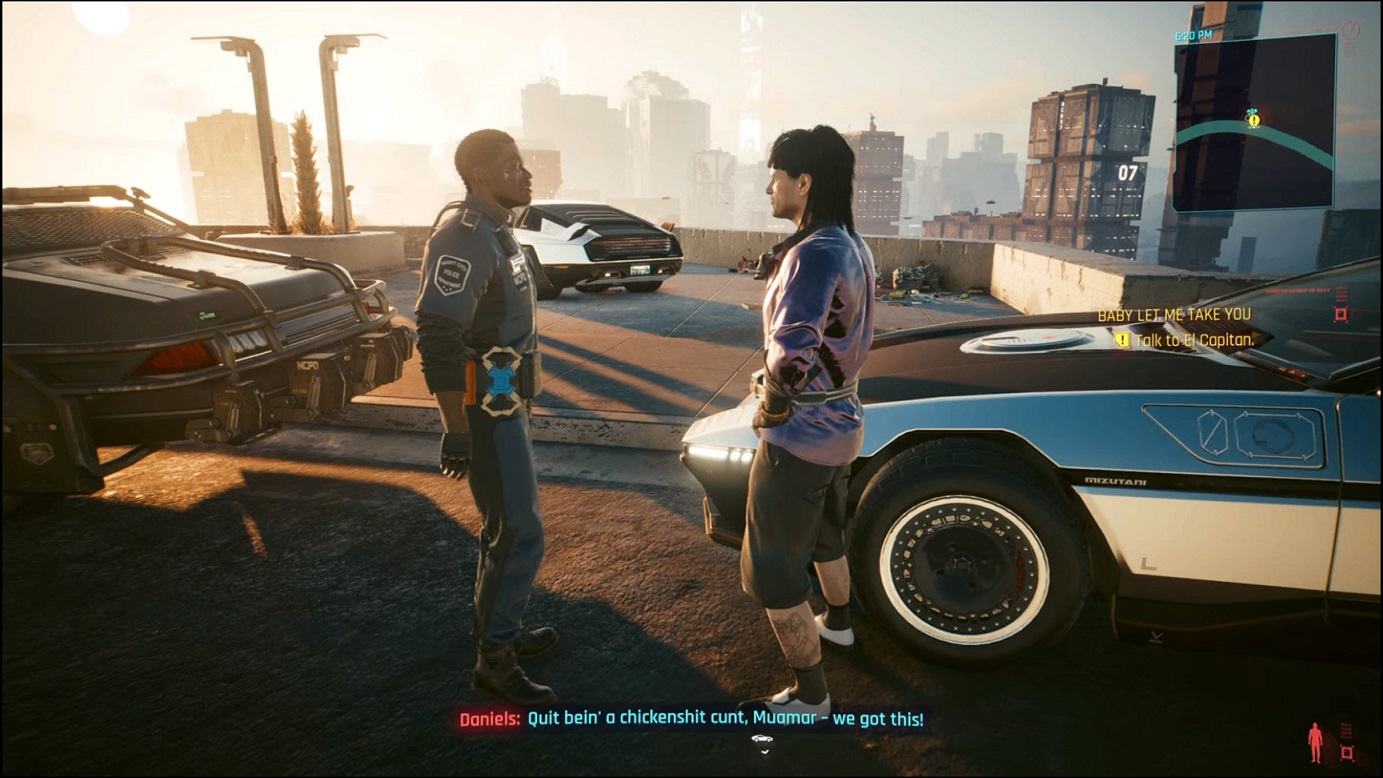Viewport: 1383px width, 778px height.
Task: Click the circular compass icon in top-right corner
Action: (1351, 28)
